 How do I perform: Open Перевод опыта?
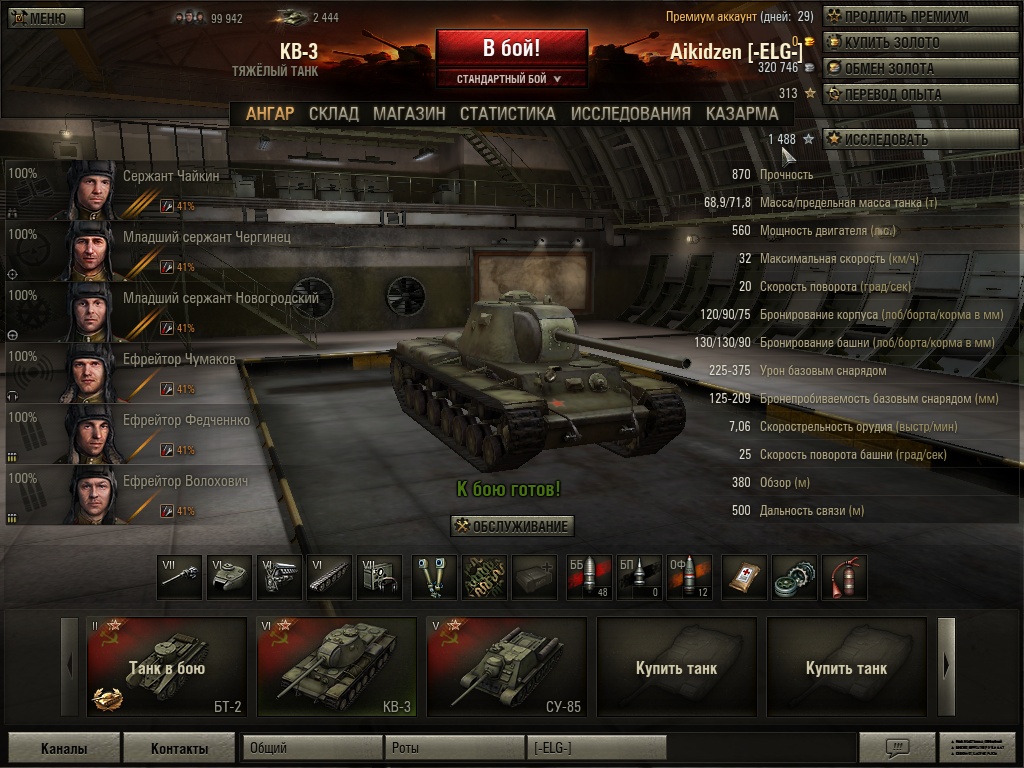coord(906,95)
